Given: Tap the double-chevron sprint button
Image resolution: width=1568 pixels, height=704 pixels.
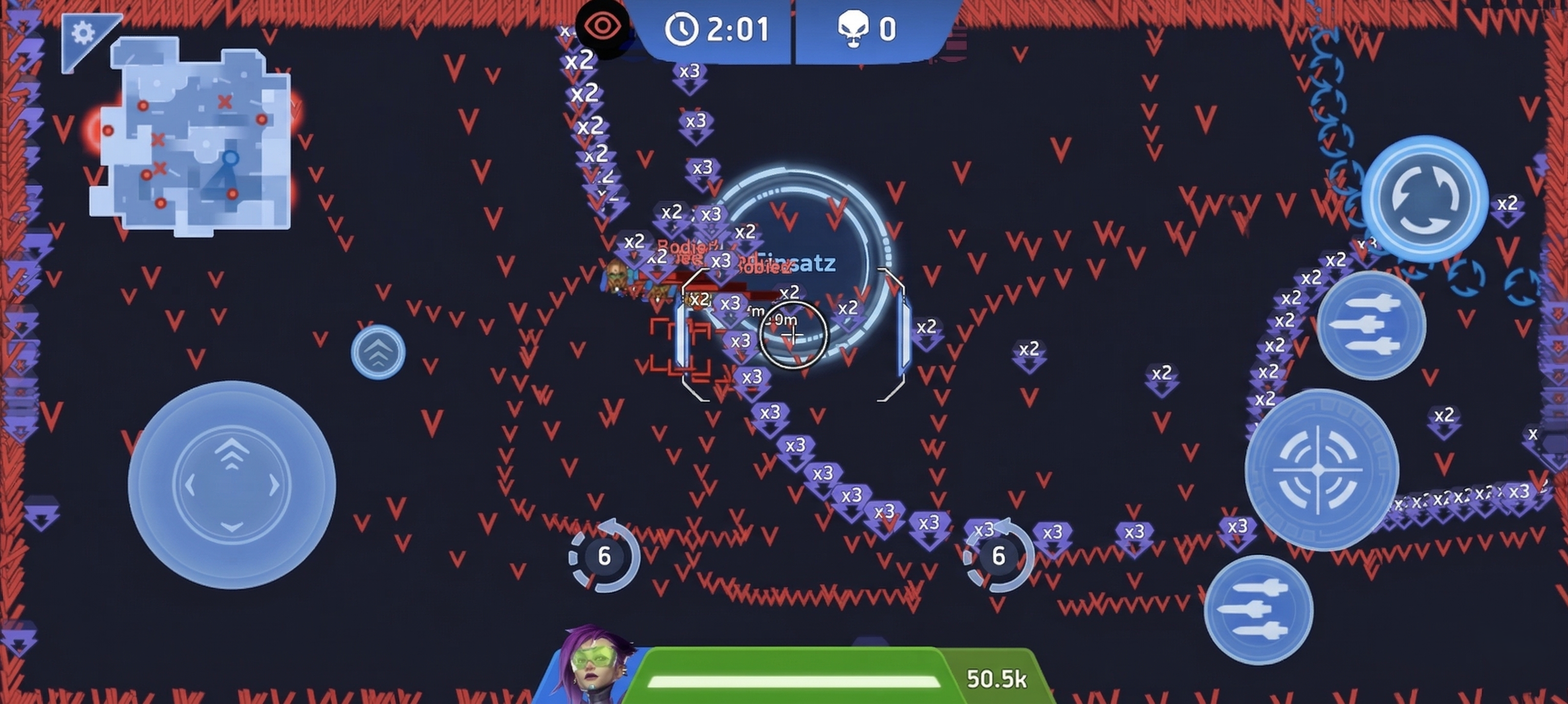Looking at the screenshot, I should click(x=378, y=353).
